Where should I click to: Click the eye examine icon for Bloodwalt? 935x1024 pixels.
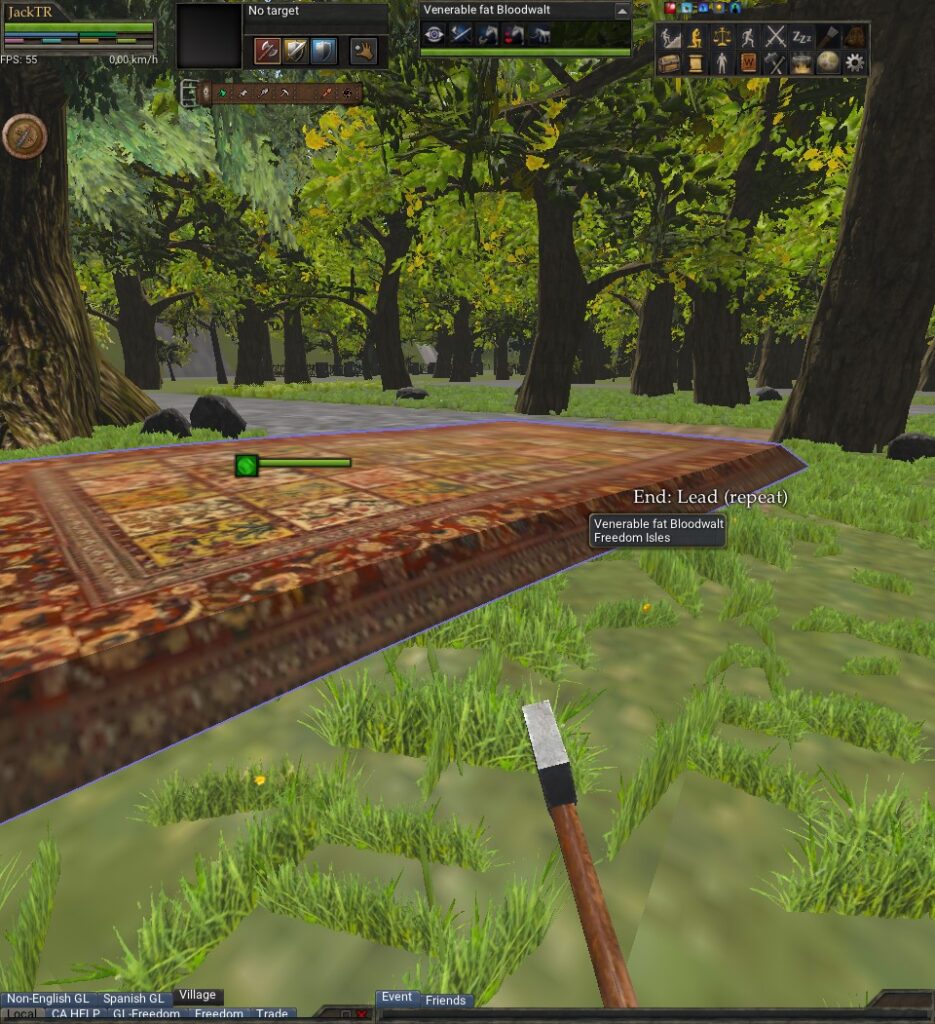pyautogui.click(x=434, y=35)
